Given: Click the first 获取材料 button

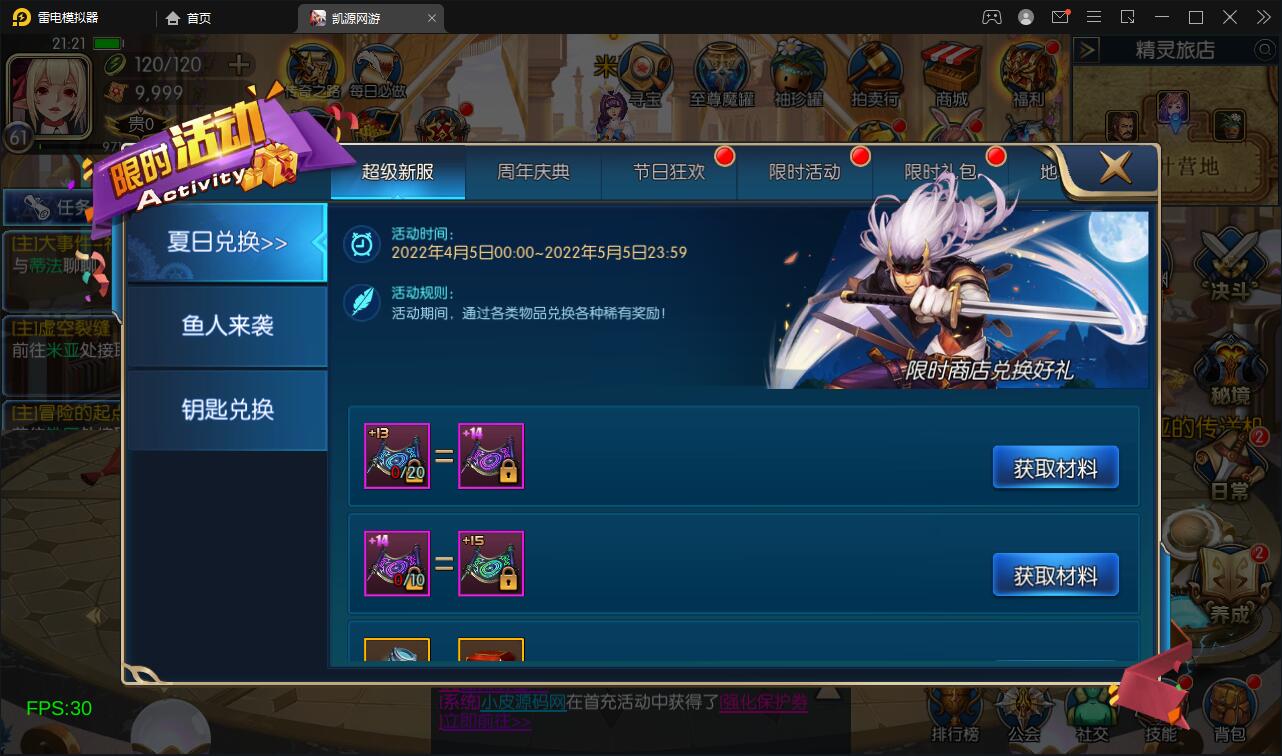Looking at the screenshot, I should point(1055,465).
